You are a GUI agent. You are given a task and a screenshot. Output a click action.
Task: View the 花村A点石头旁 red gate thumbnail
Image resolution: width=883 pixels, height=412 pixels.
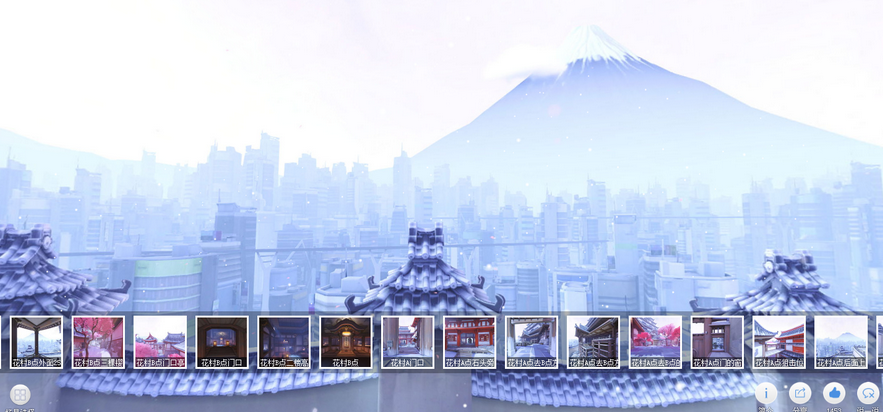[470, 342]
